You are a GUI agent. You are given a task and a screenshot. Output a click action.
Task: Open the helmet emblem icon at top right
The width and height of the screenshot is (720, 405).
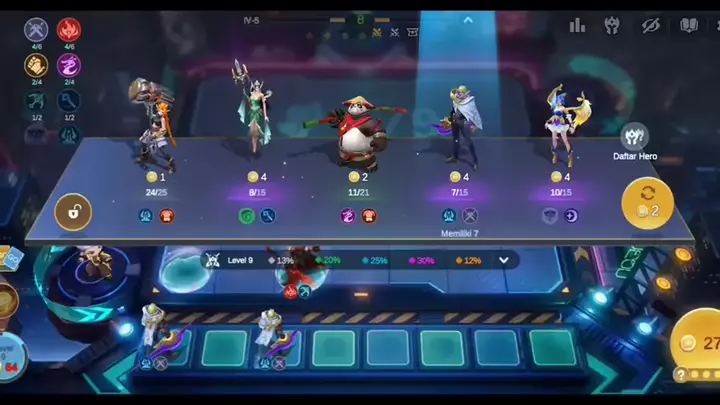tap(614, 25)
